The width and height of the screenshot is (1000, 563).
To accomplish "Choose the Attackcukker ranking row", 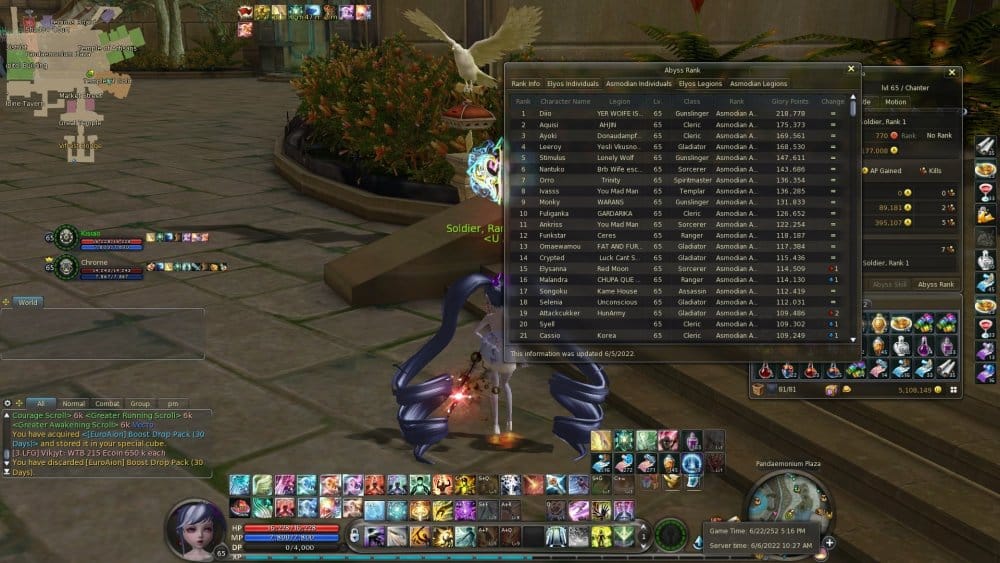I will pyautogui.click(x=680, y=313).
